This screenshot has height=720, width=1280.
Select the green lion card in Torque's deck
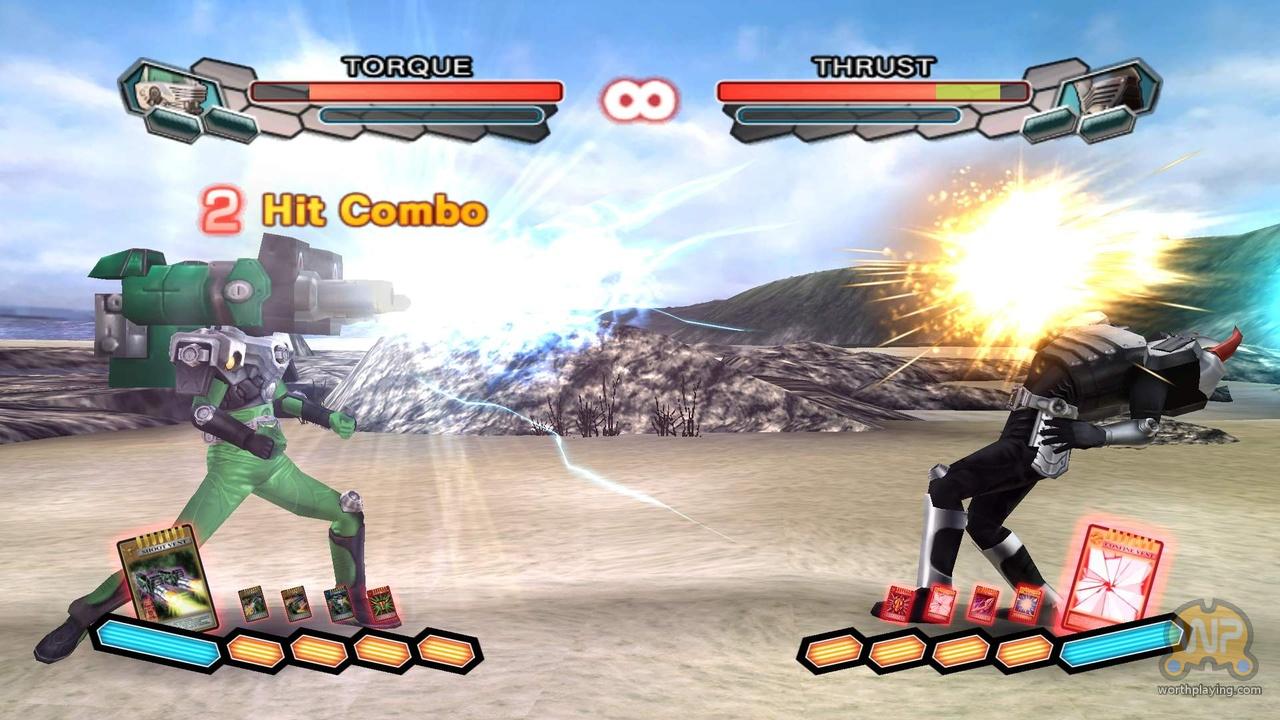(384, 601)
